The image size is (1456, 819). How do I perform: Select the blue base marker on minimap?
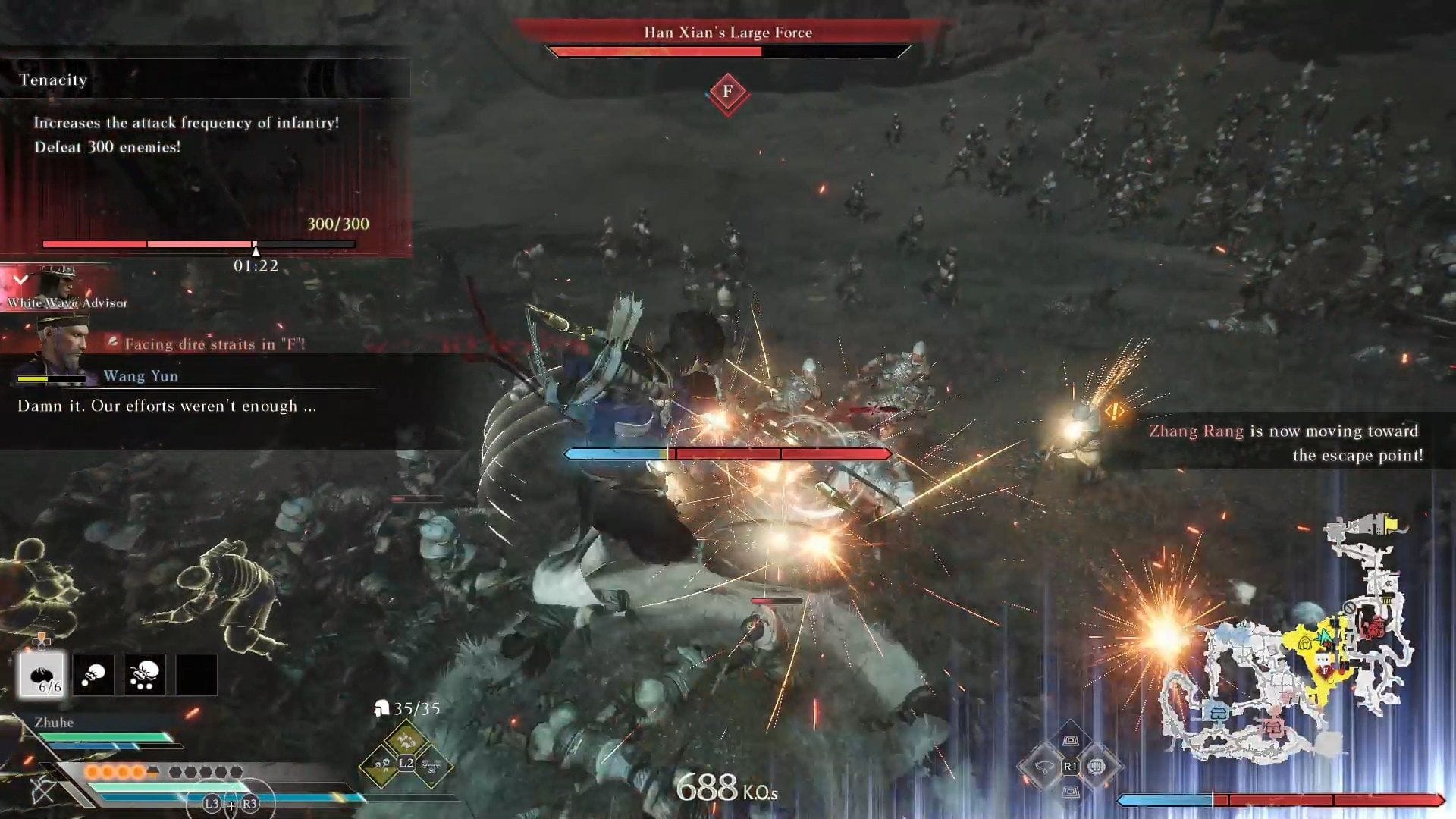tap(1218, 713)
